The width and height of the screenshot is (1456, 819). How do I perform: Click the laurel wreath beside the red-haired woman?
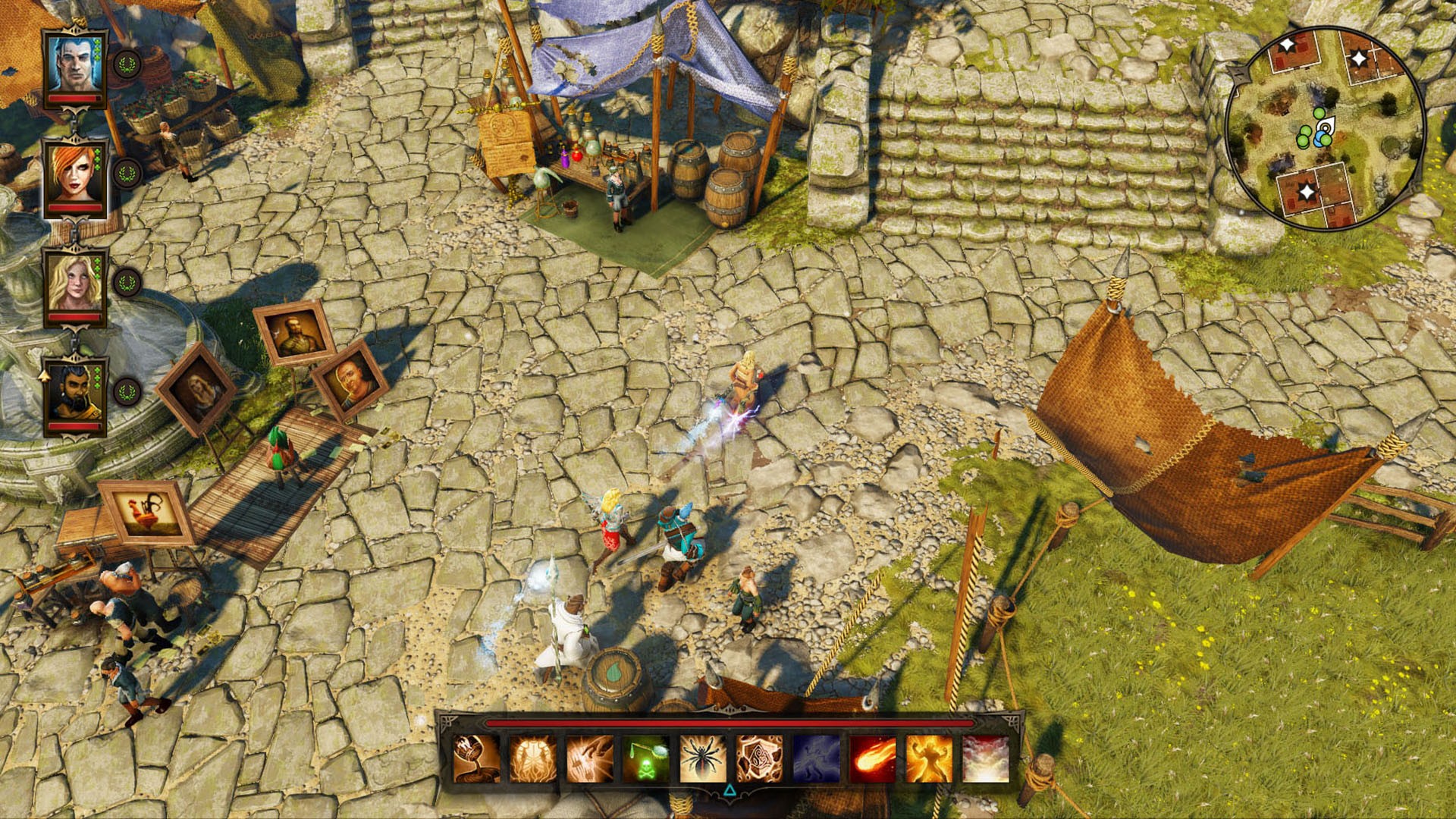coord(127,174)
